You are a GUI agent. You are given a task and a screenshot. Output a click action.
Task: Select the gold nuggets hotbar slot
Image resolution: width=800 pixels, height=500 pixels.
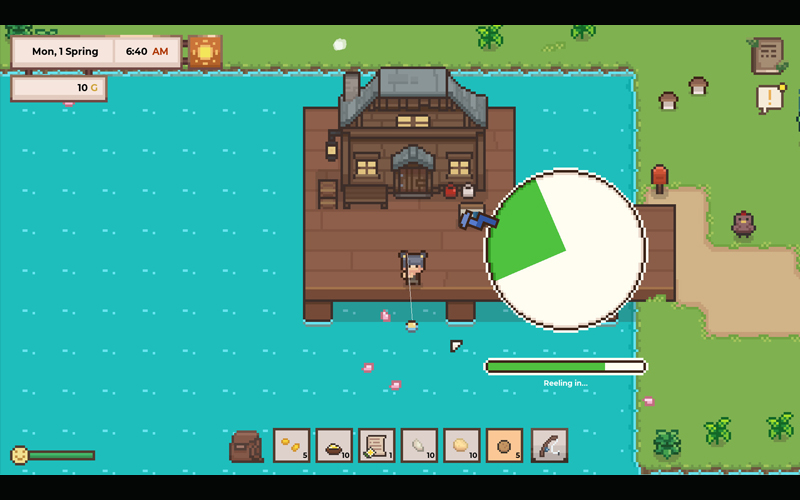coord(291,445)
